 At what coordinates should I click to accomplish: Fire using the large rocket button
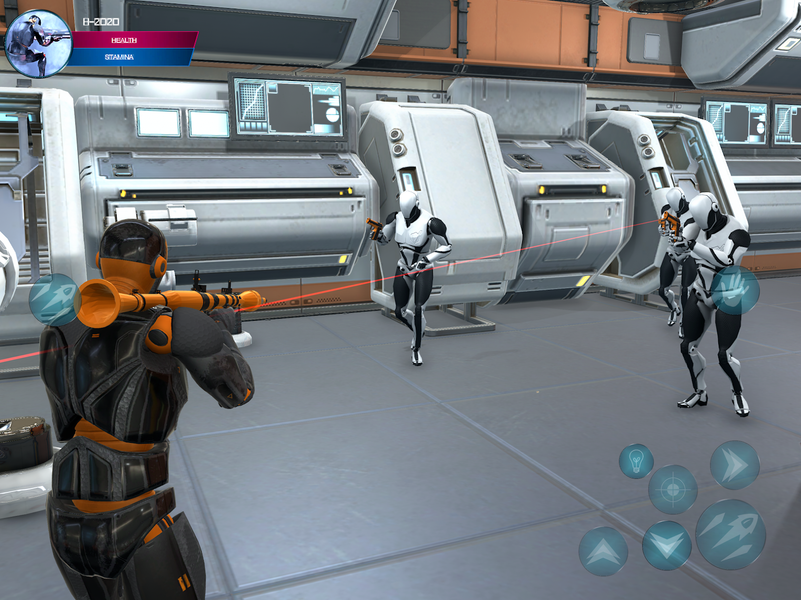pyautogui.click(x=731, y=535)
